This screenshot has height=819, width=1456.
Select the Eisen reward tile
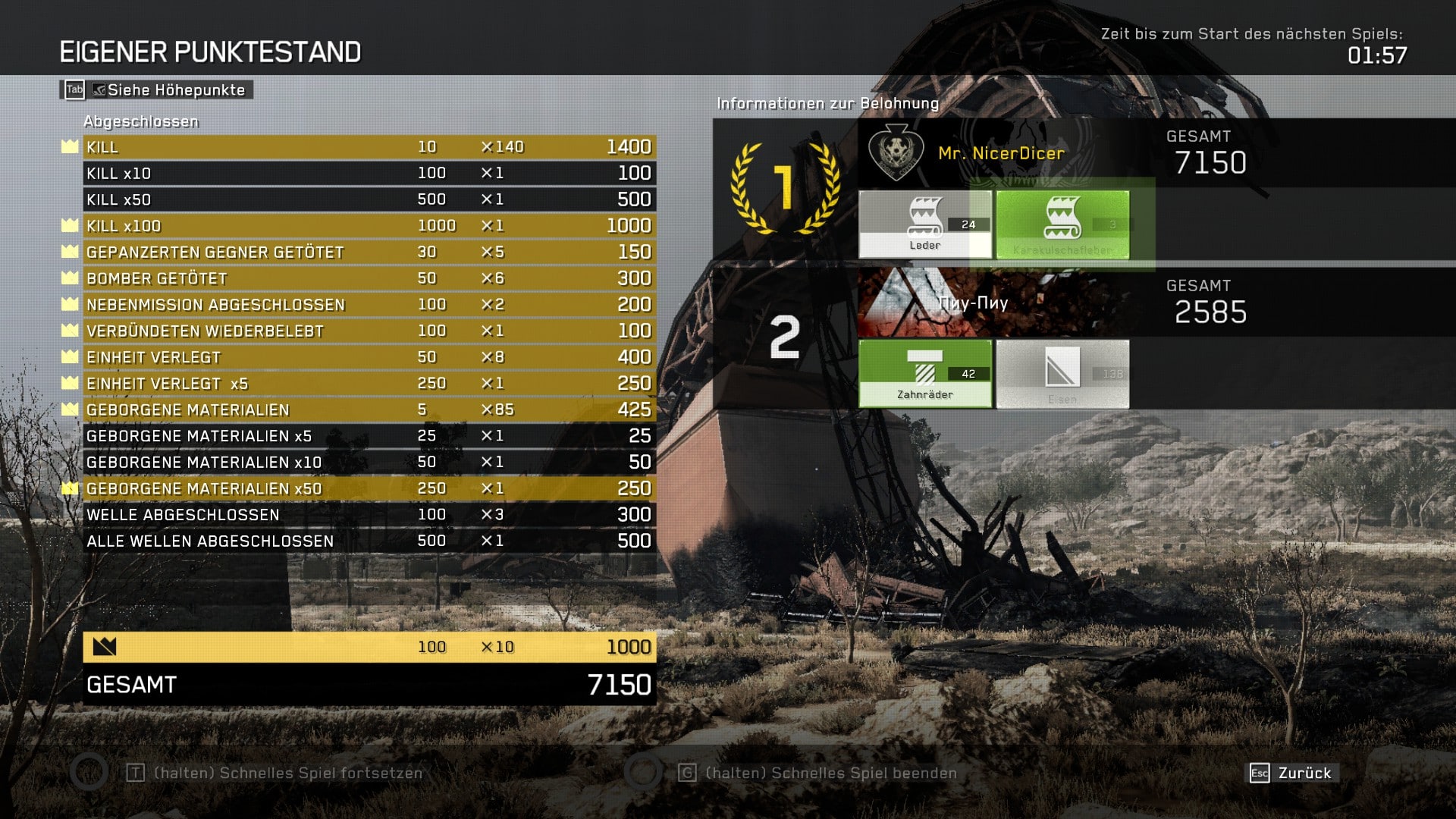coord(1062,374)
